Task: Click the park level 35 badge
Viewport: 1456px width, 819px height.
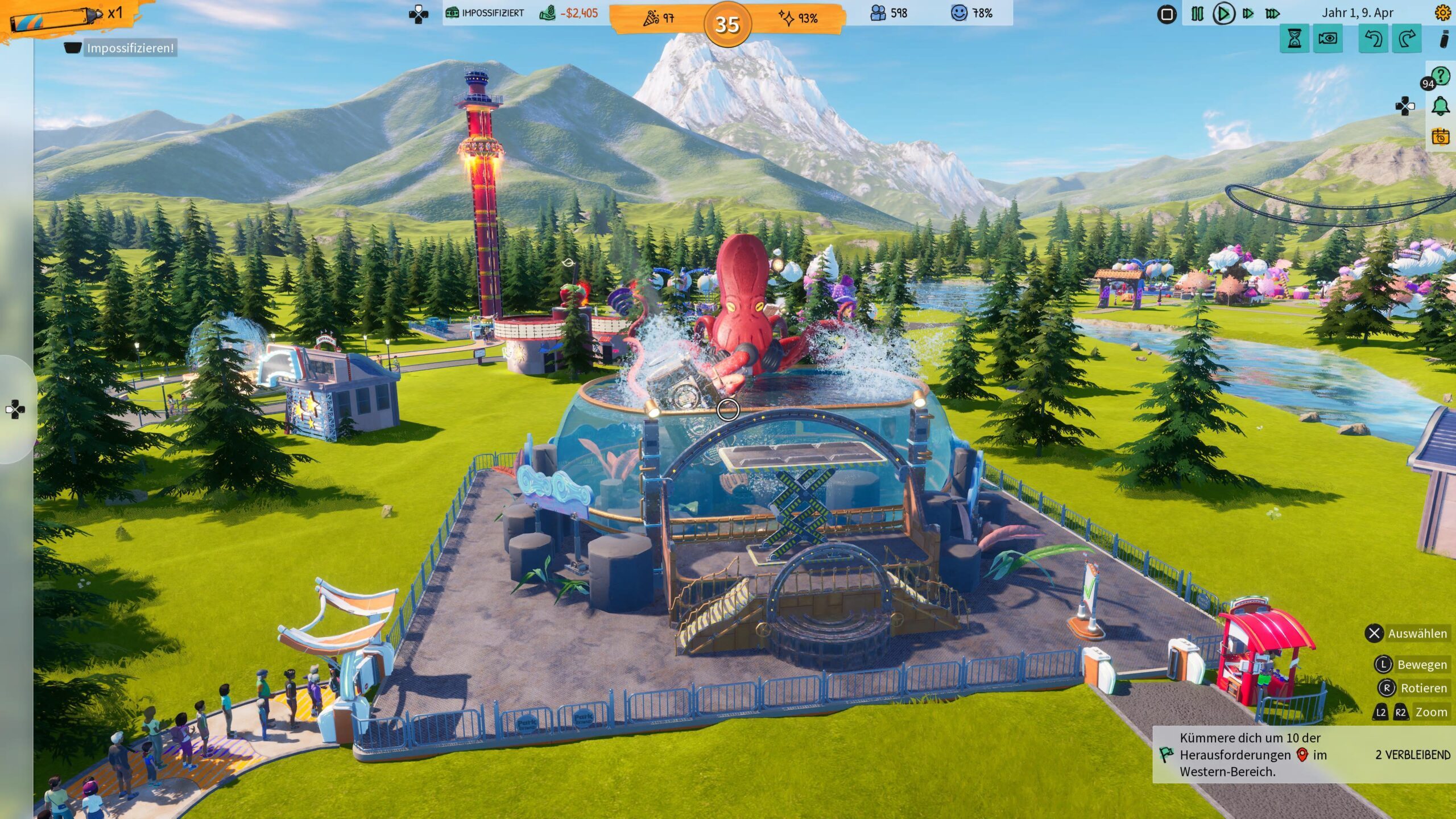Action: [x=727, y=24]
